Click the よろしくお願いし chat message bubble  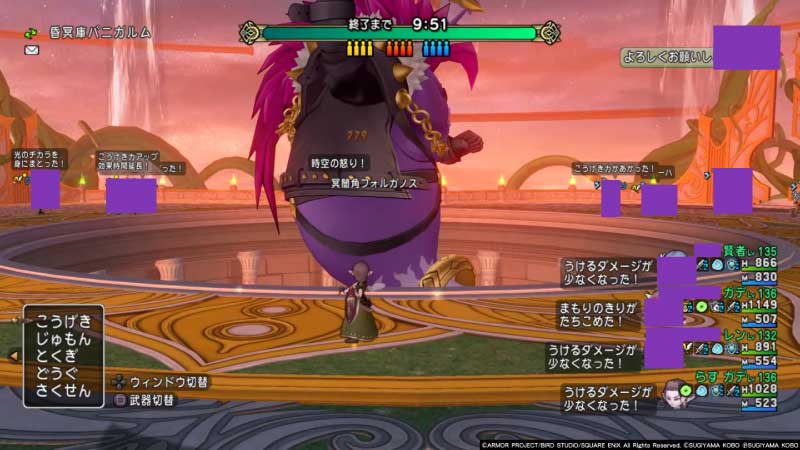(x=667, y=57)
